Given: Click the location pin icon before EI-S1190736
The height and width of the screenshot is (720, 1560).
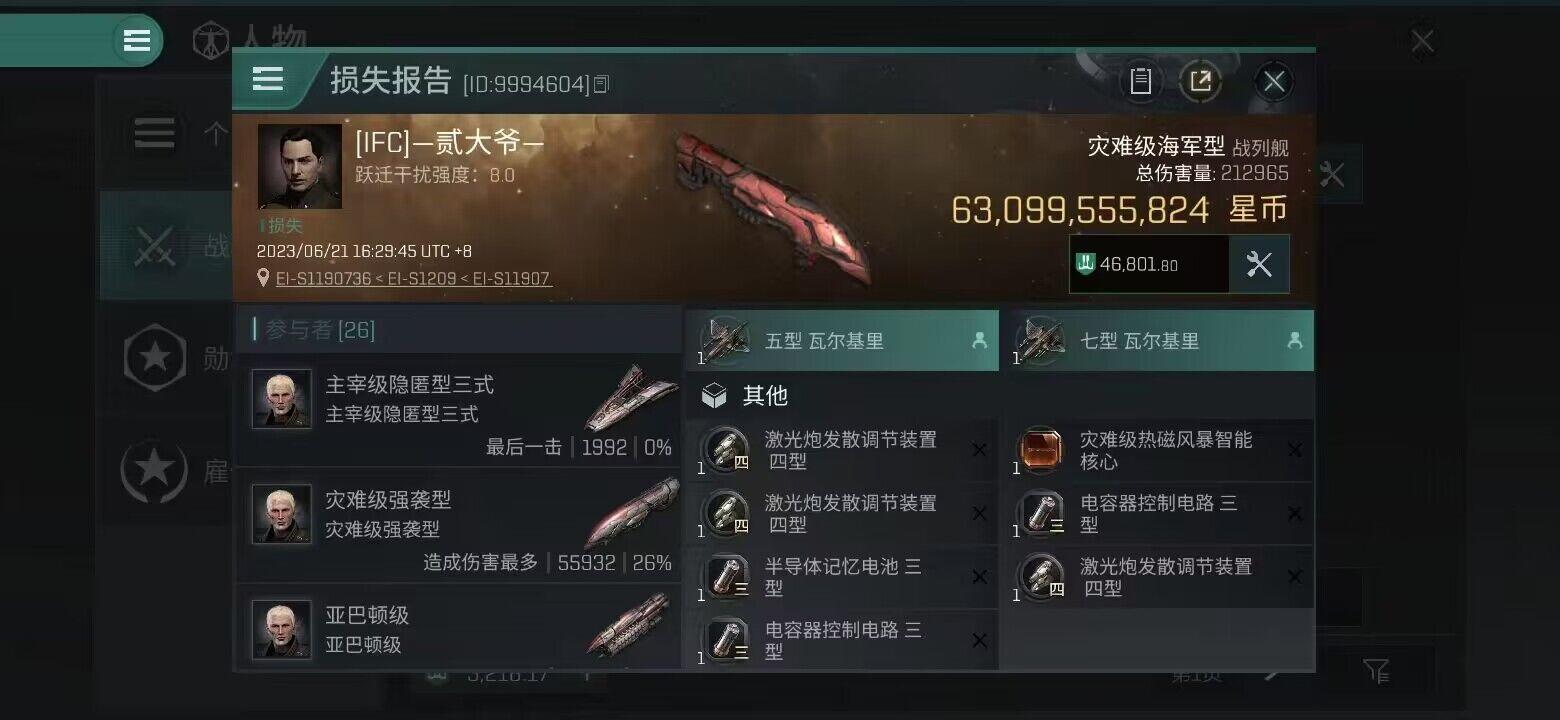Looking at the screenshot, I should 262,279.
